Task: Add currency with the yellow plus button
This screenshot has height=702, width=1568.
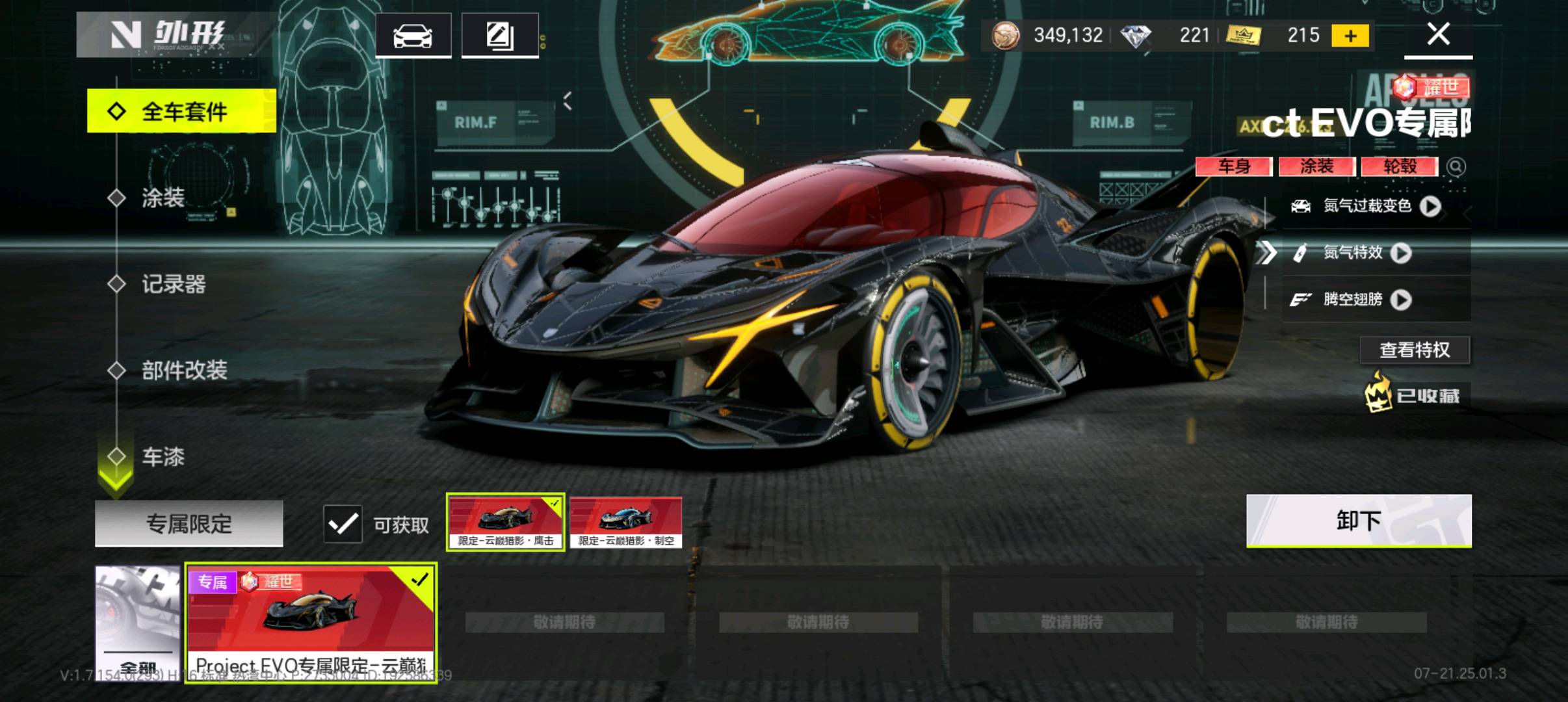Action: coord(1350,36)
